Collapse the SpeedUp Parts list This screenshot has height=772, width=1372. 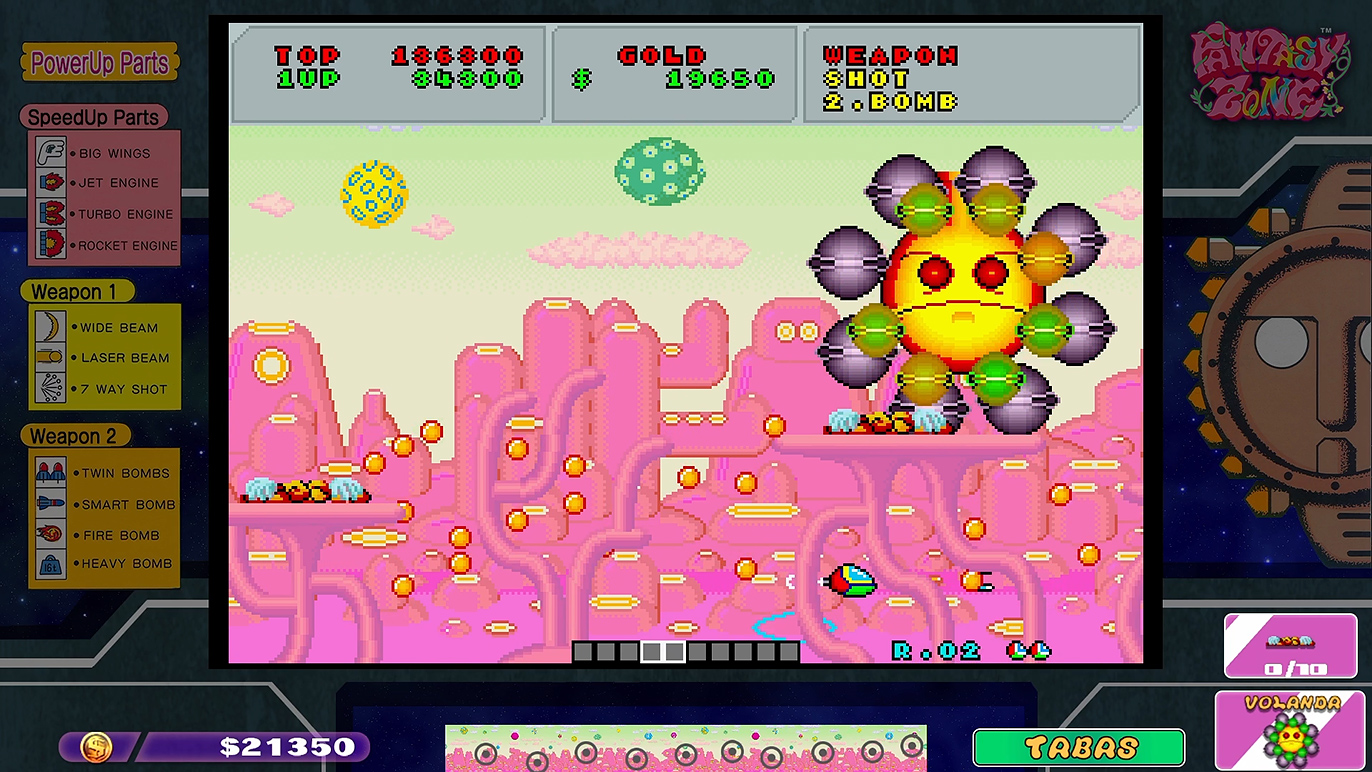pos(91,117)
